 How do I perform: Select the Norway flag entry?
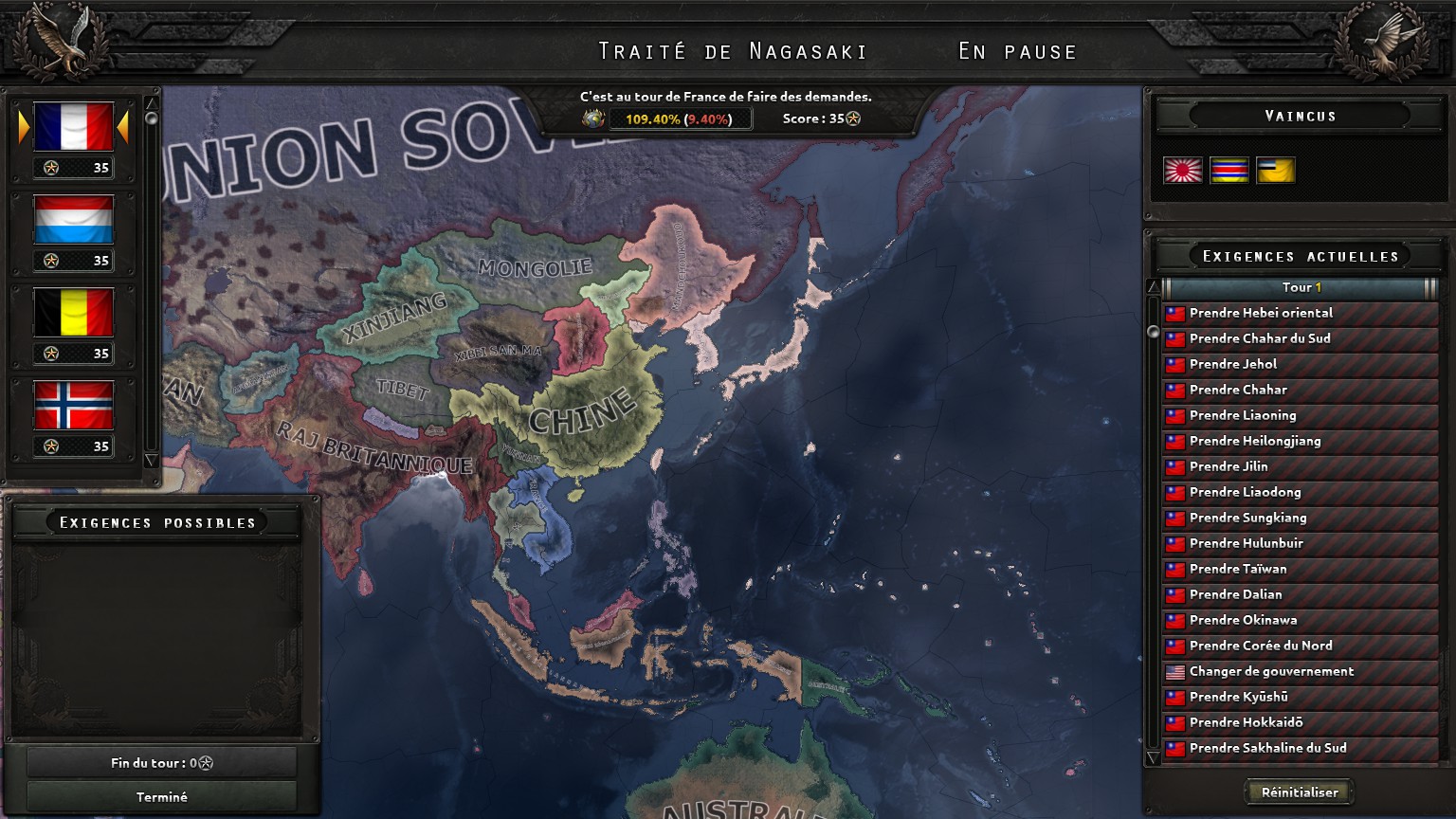click(73, 406)
